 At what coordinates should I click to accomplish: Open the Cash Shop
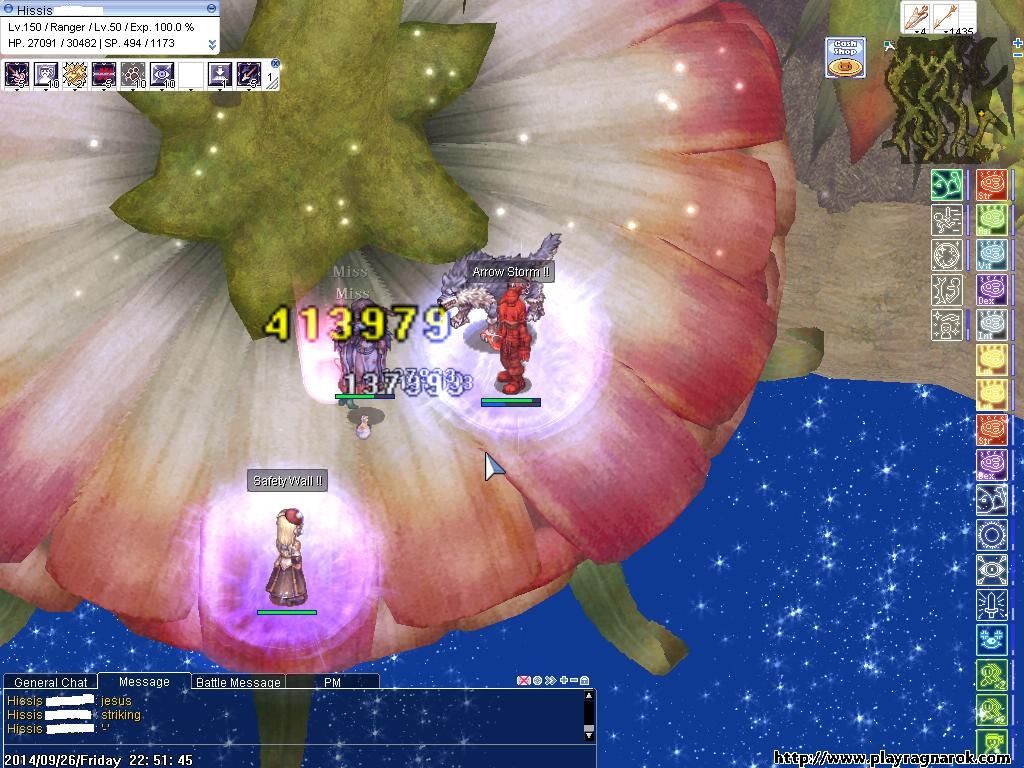tap(845, 58)
